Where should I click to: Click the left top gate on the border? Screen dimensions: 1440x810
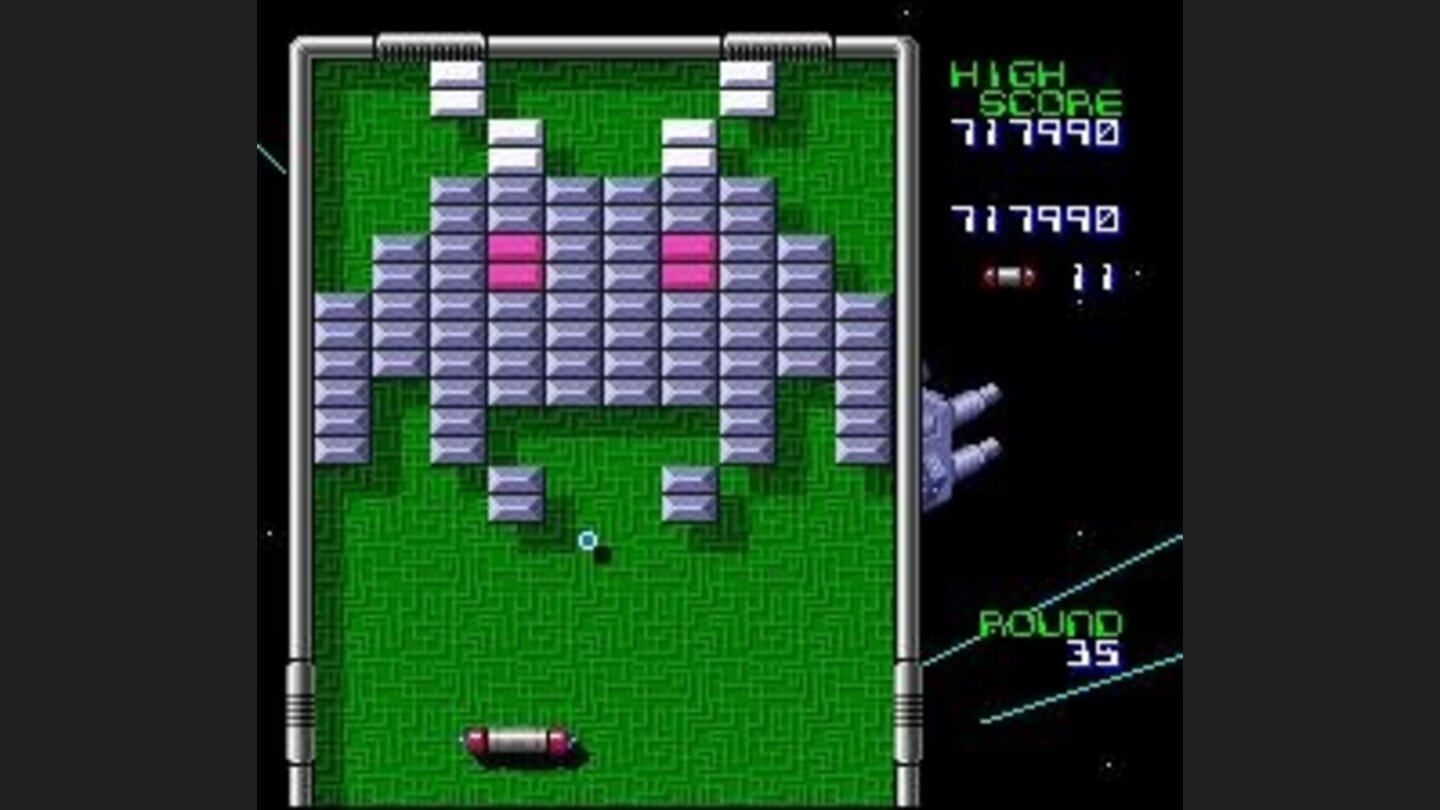click(430, 43)
